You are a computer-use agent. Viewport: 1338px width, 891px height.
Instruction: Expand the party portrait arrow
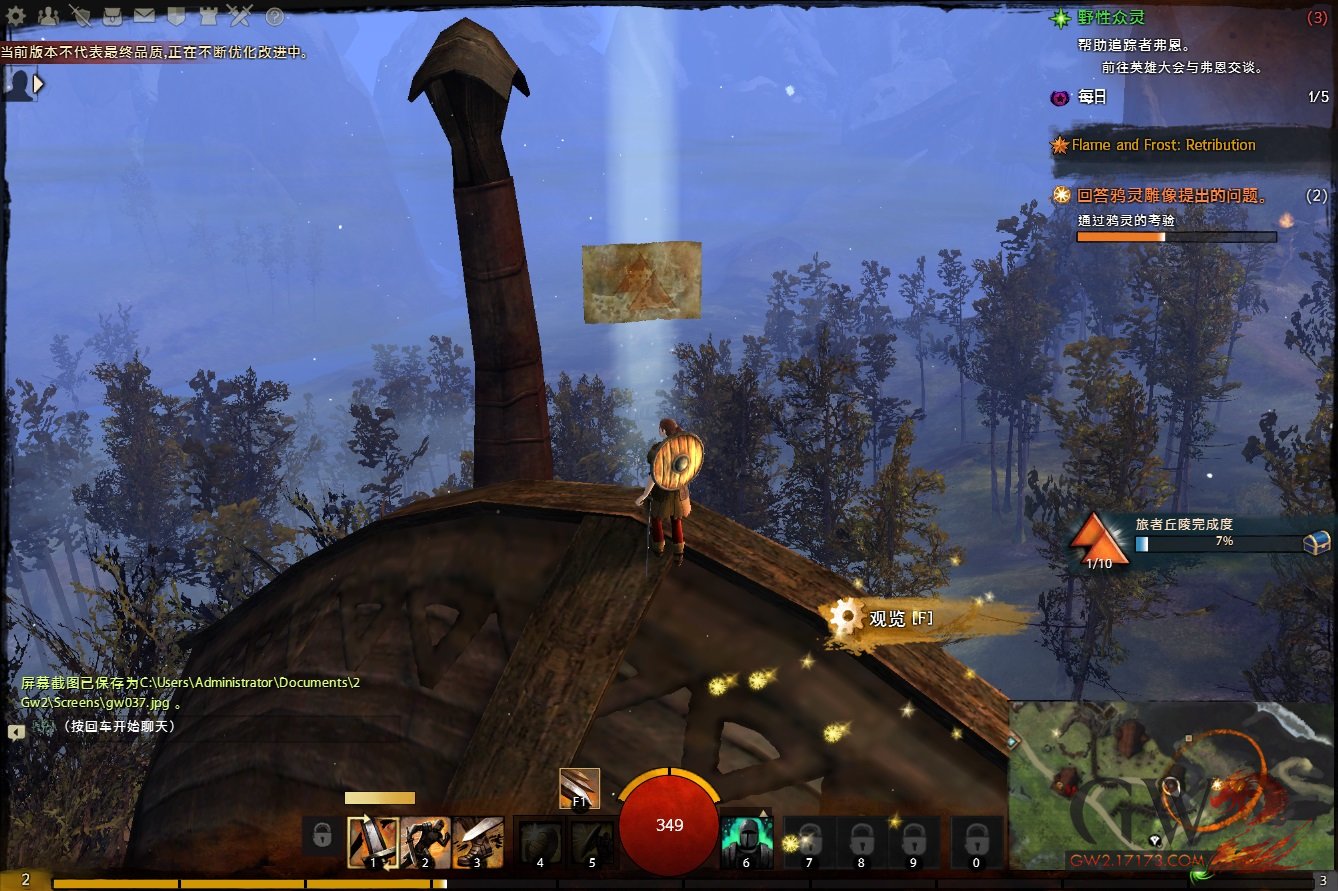(x=39, y=84)
